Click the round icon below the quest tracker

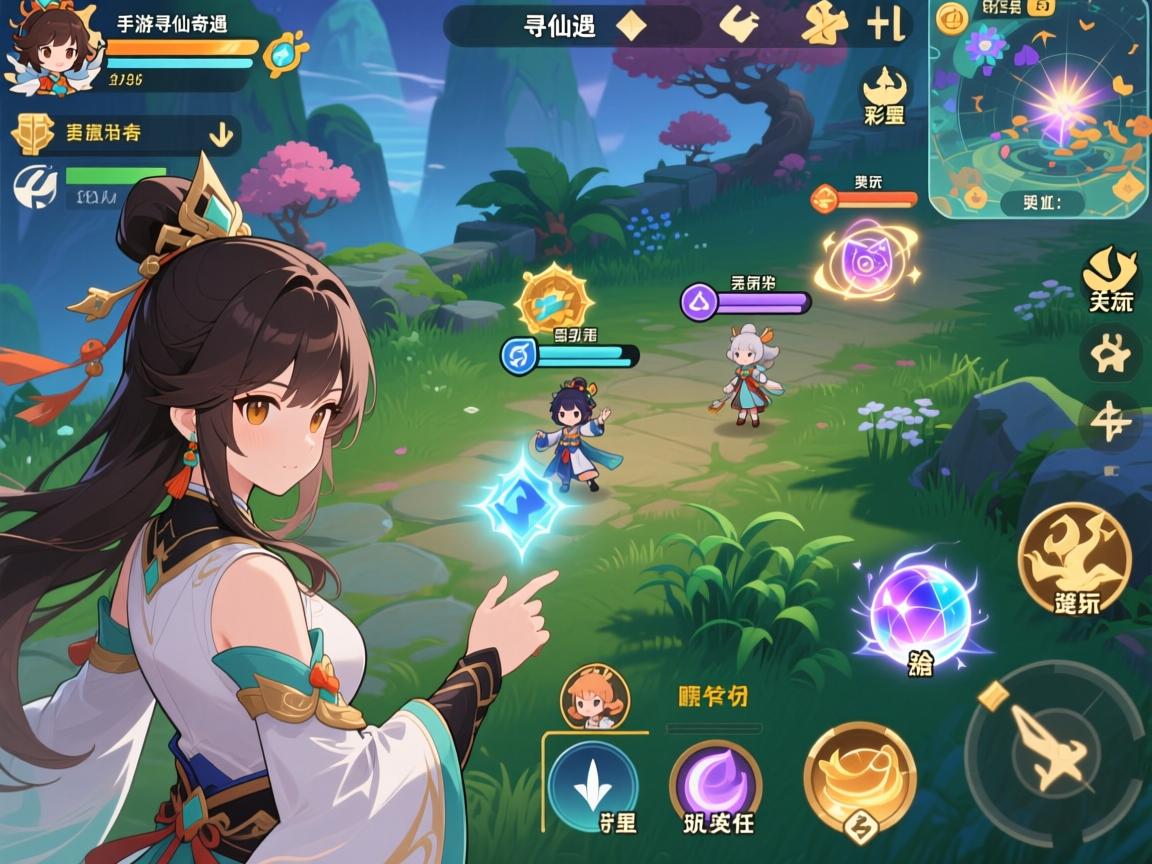34,187
